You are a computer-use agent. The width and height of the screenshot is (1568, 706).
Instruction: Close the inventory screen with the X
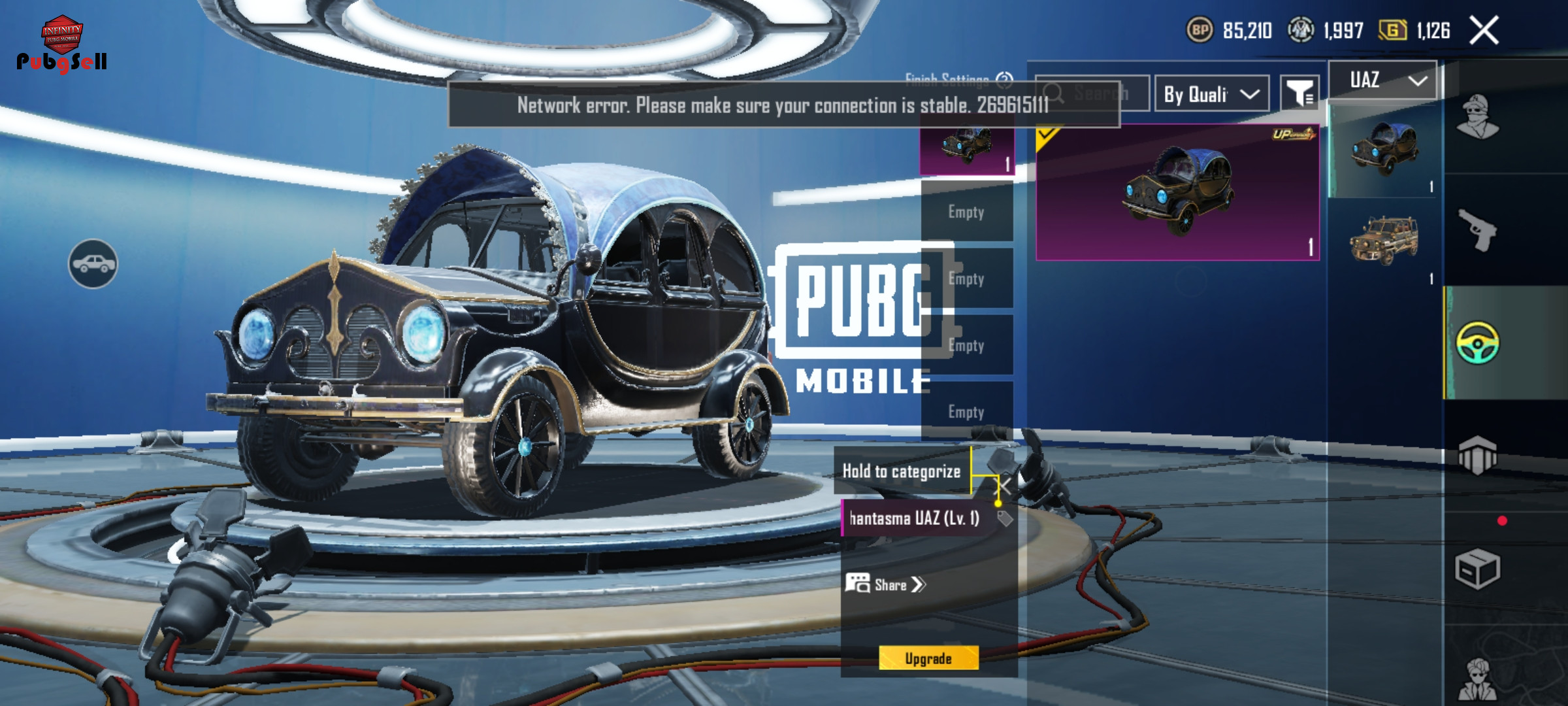pyautogui.click(x=1484, y=31)
